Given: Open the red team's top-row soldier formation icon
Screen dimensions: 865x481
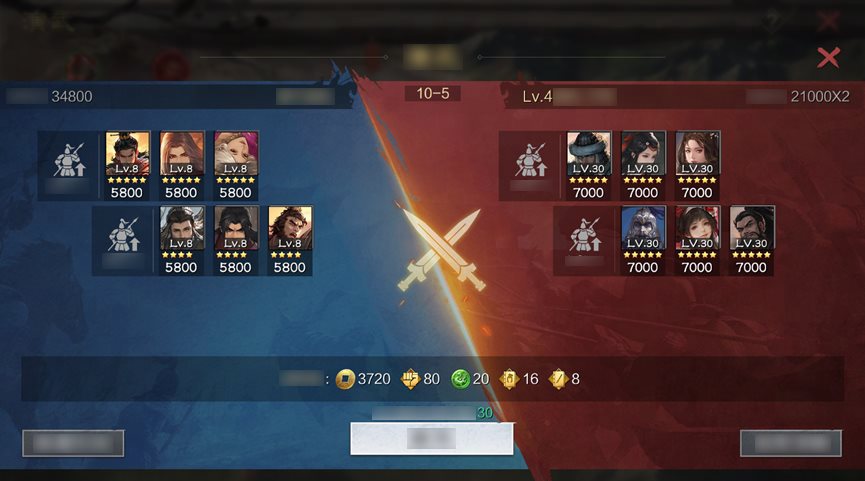Looking at the screenshot, I should point(530,160).
